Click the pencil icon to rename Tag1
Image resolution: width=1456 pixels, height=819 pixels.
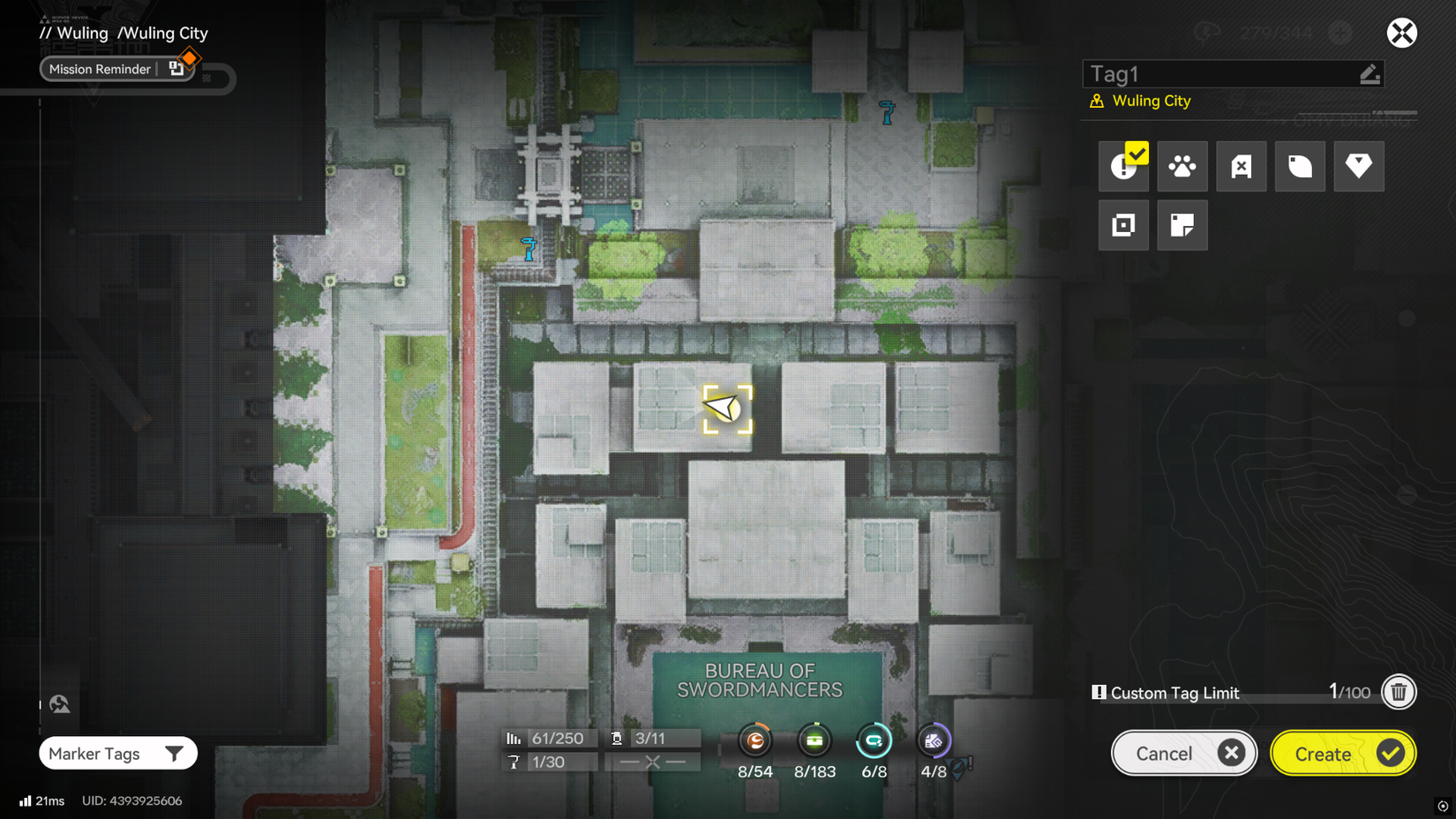[x=1370, y=74]
